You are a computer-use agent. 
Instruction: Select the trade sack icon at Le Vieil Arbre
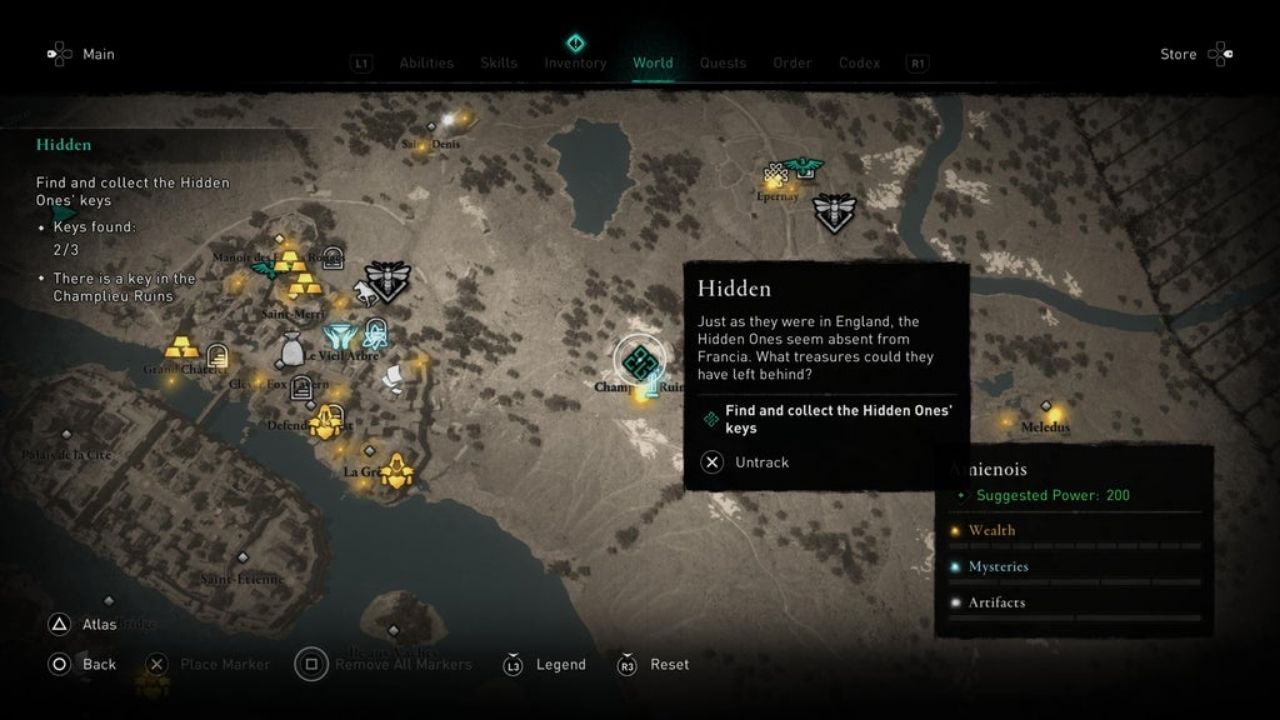point(291,347)
